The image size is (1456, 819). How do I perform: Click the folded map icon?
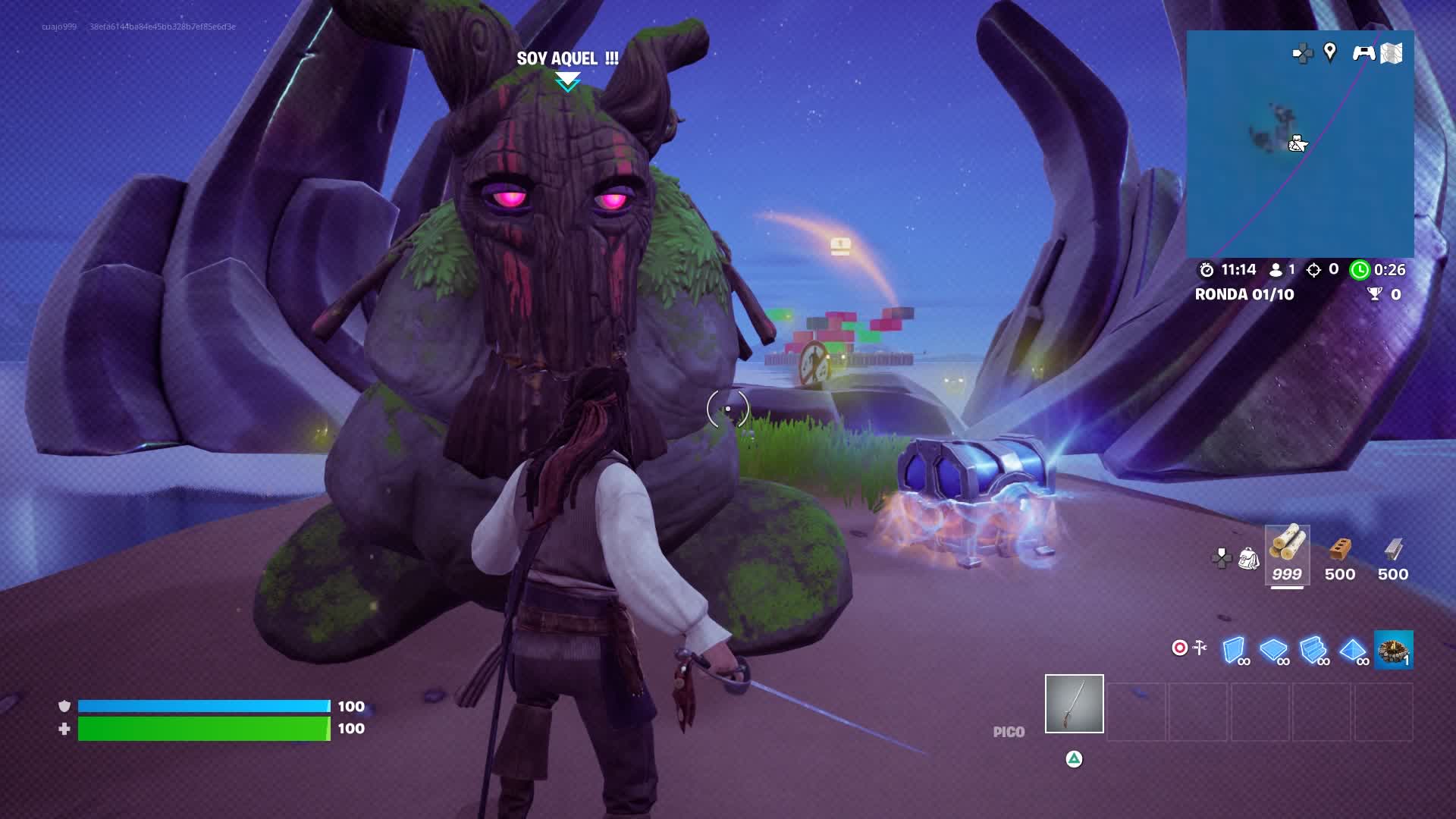pos(1392,52)
